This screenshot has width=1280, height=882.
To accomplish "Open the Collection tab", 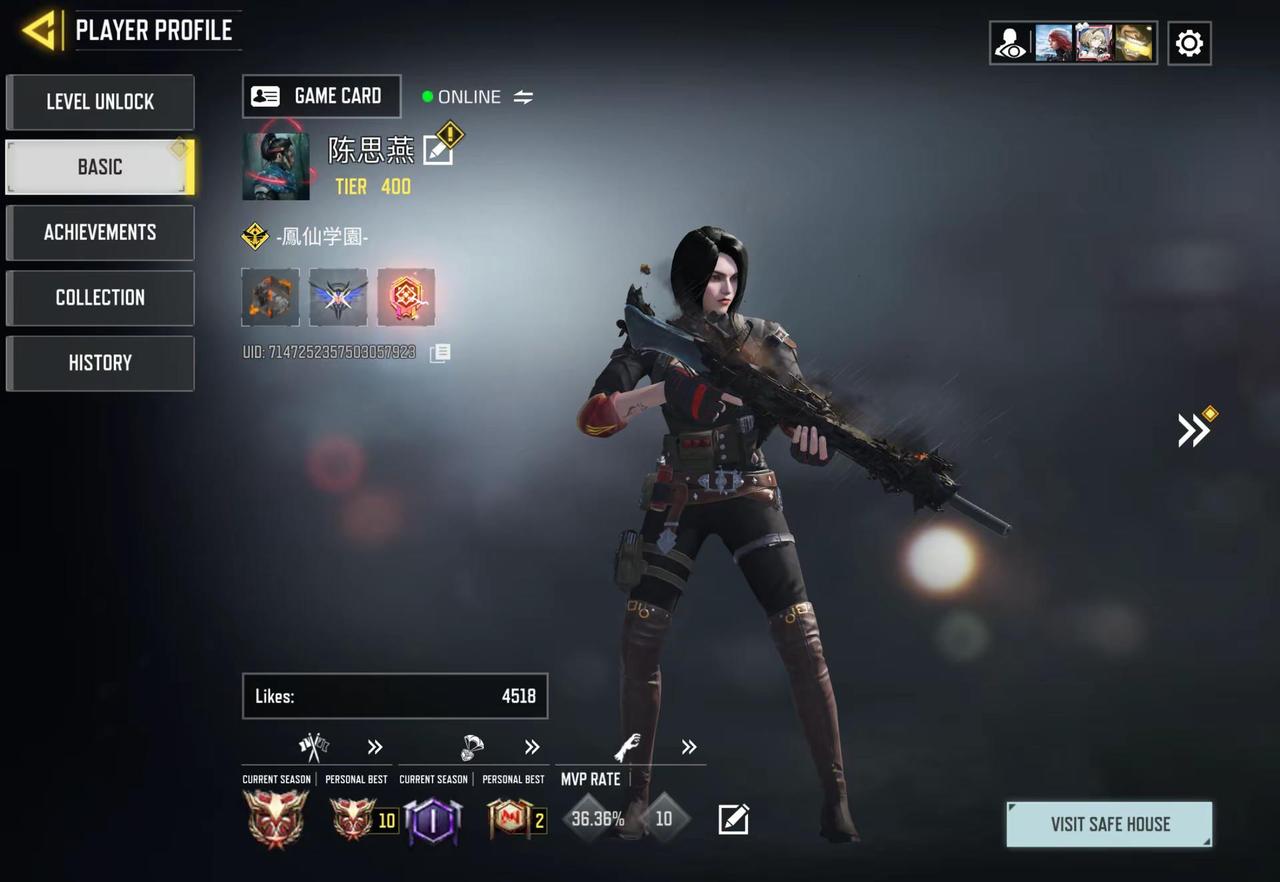I will [x=100, y=298].
